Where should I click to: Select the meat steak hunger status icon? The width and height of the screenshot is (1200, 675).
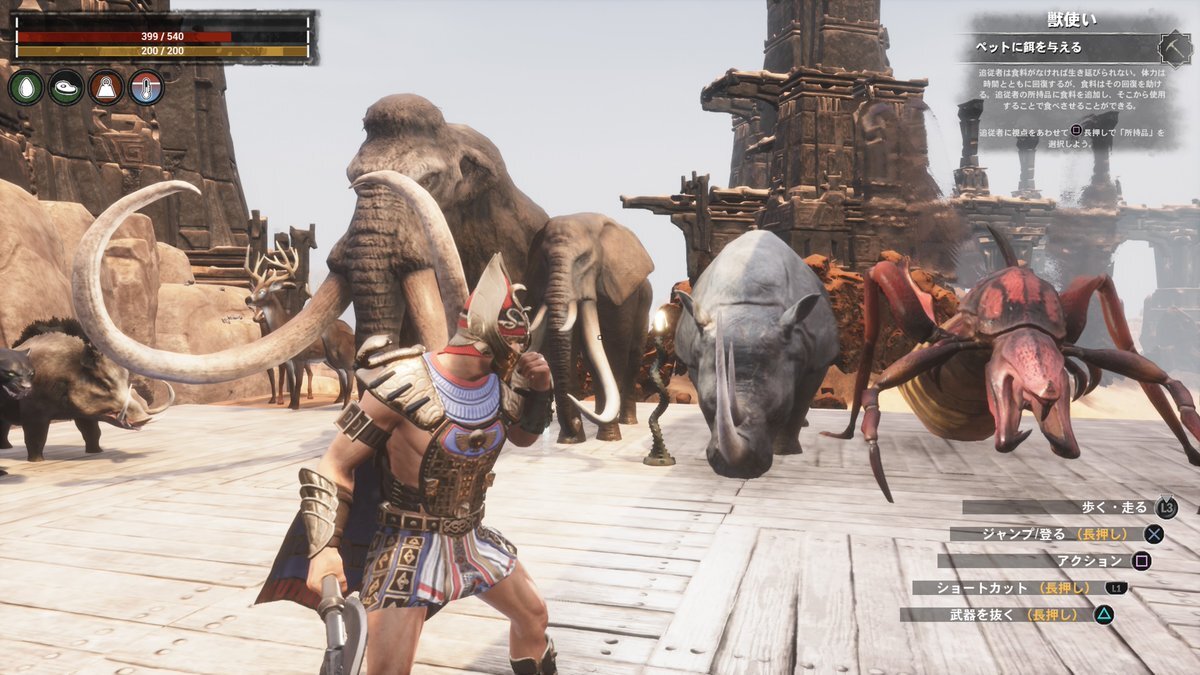coord(66,88)
